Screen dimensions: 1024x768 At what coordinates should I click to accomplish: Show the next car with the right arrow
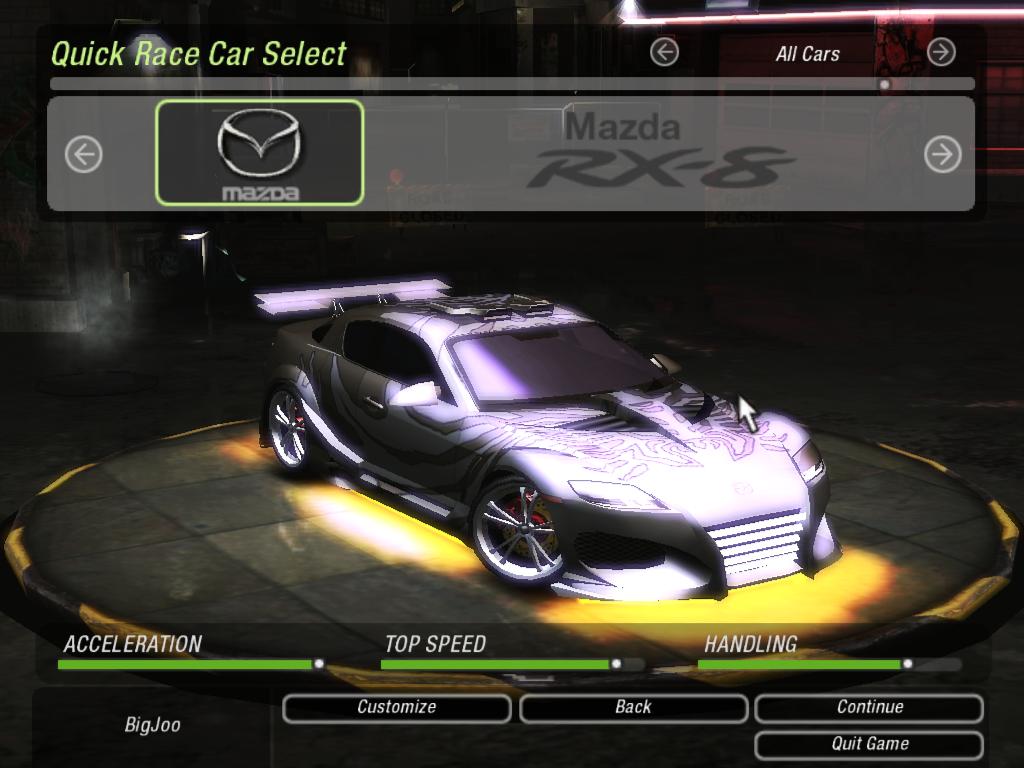point(942,154)
